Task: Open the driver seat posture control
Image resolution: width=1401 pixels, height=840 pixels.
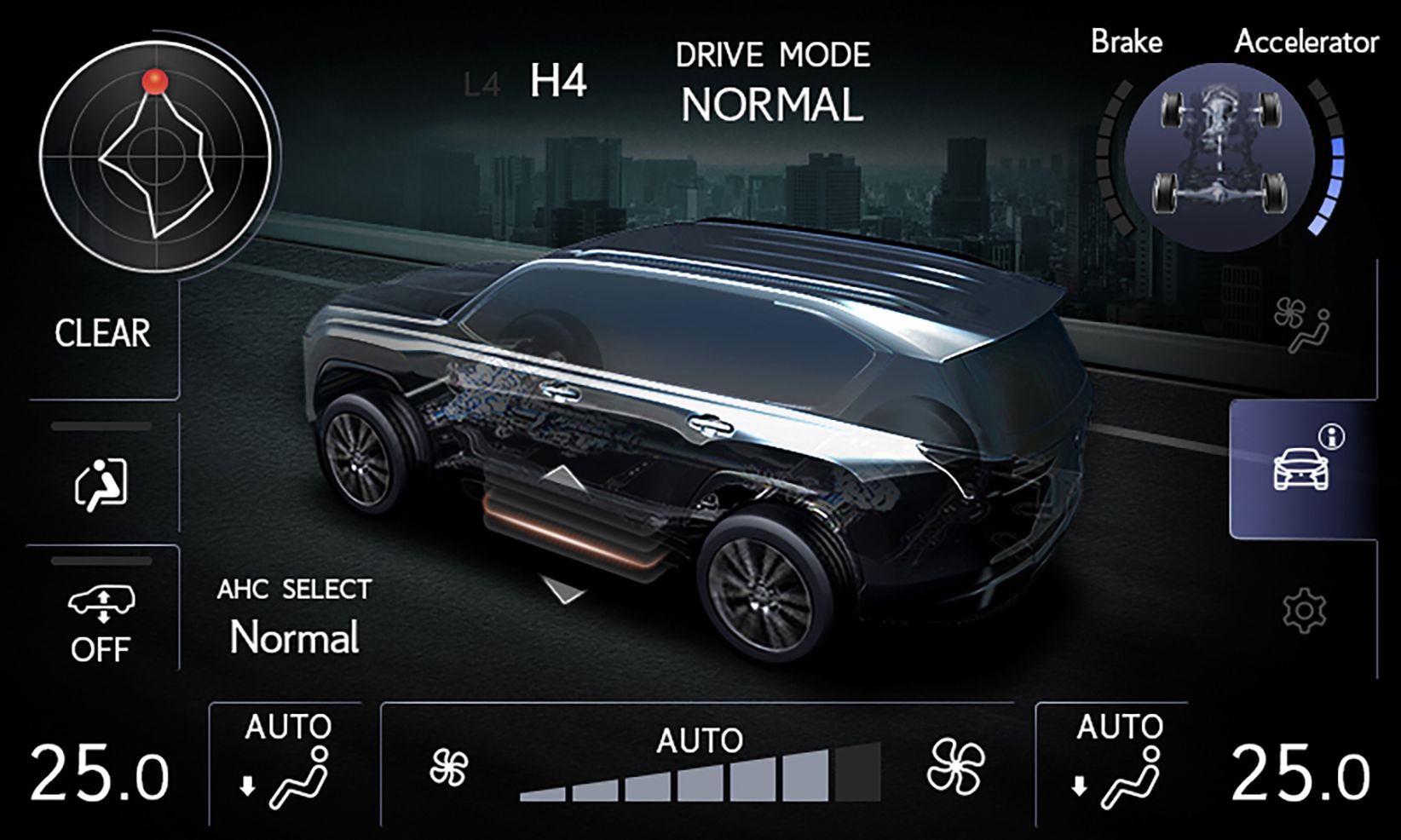Action: pos(102,482)
